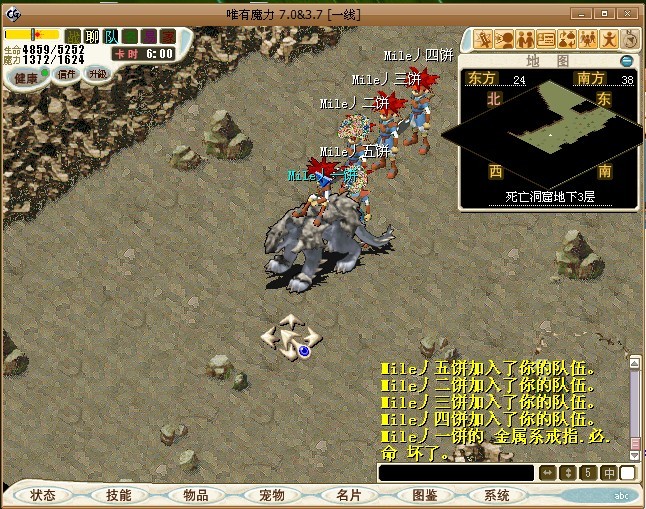Open the 图鉴 encyclopedia menu
This screenshot has height=509, width=646.
[423, 495]
